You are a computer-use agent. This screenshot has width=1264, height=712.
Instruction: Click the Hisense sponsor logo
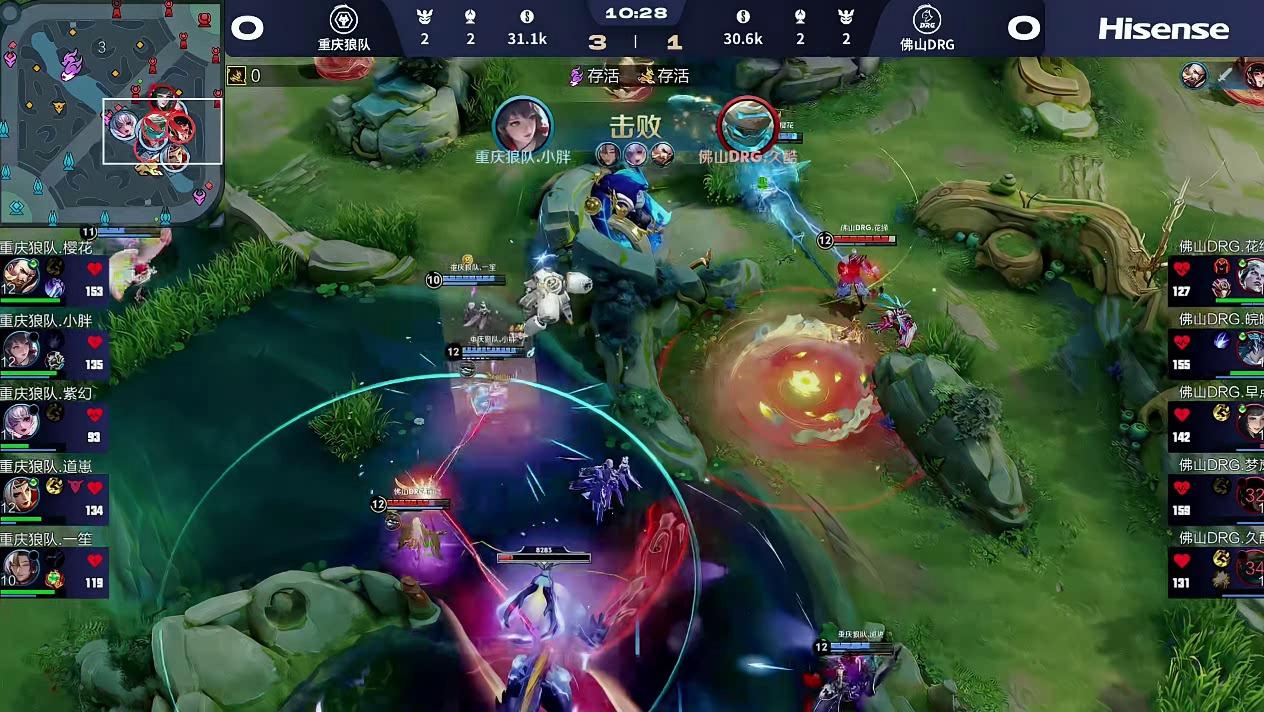[x=1163, y=28]
